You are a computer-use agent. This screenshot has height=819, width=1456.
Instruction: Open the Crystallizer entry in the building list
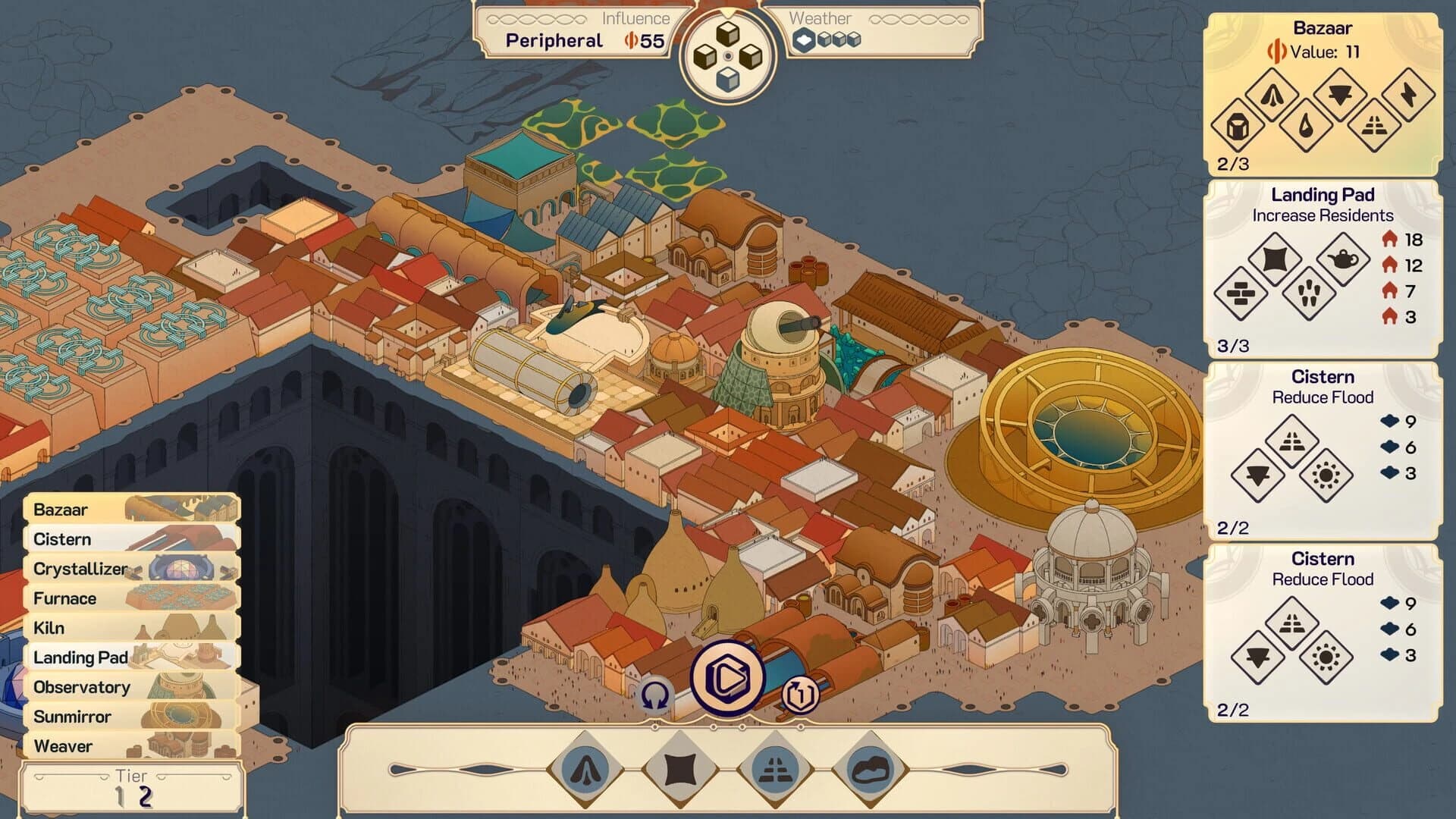coord(80,569)
